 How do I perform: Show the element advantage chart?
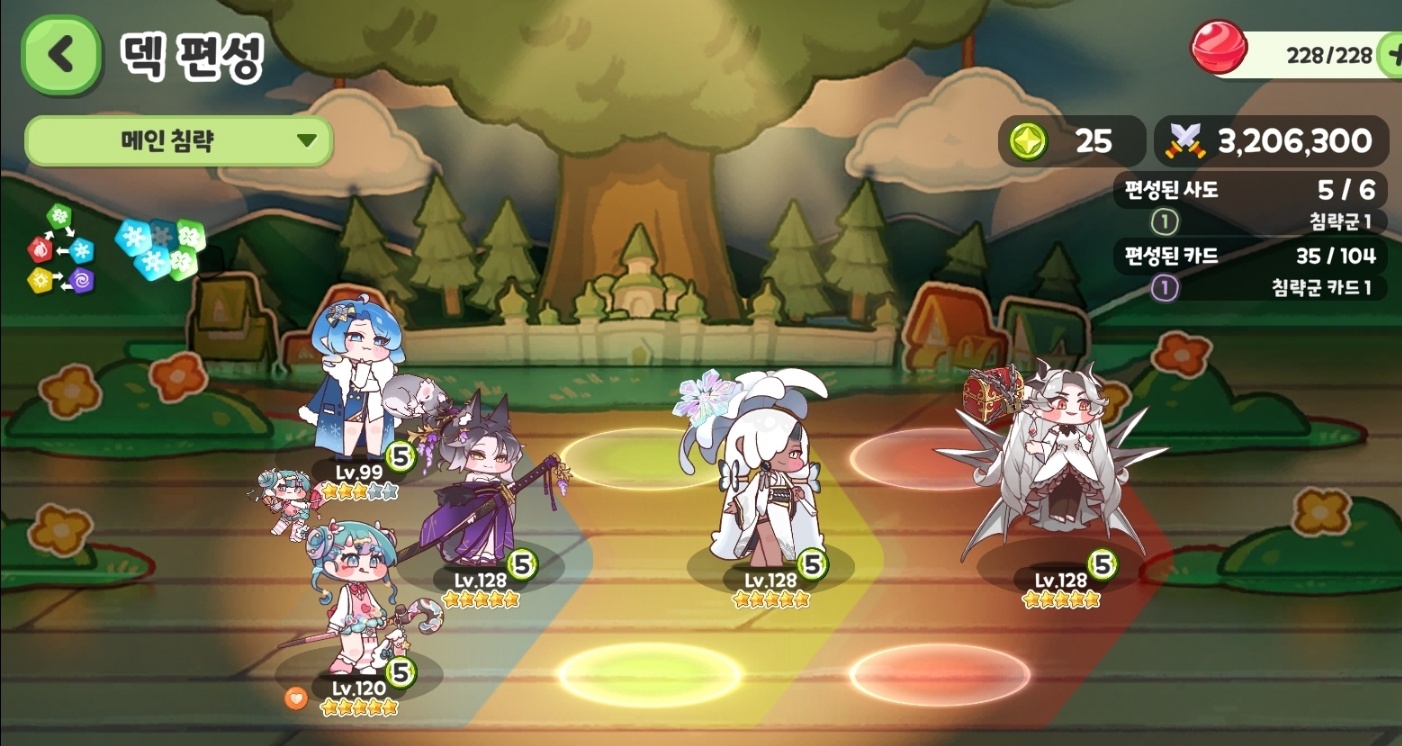click(x=61, y=249)
